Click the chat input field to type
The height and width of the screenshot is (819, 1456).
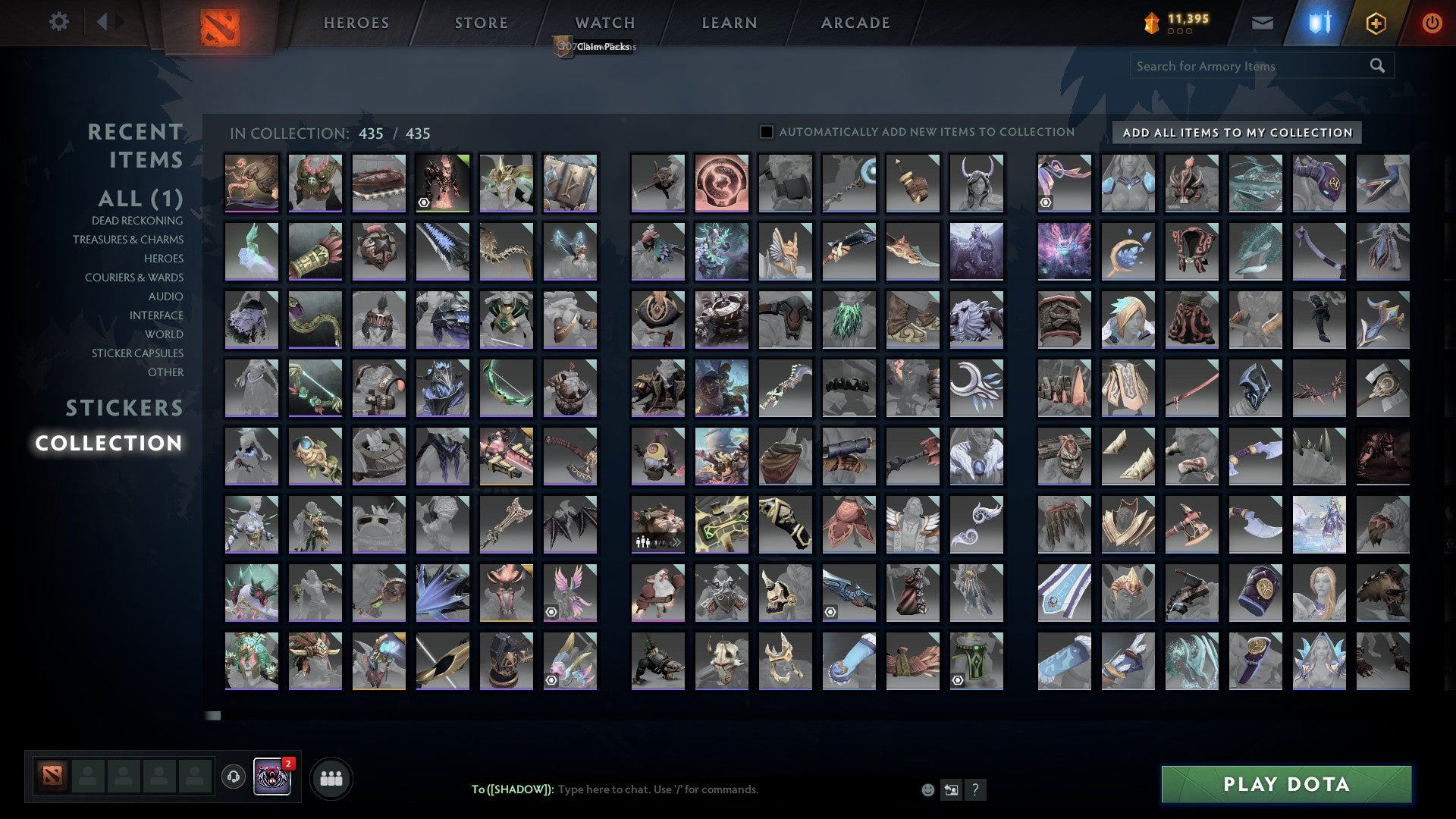click(x=720, y=789)
